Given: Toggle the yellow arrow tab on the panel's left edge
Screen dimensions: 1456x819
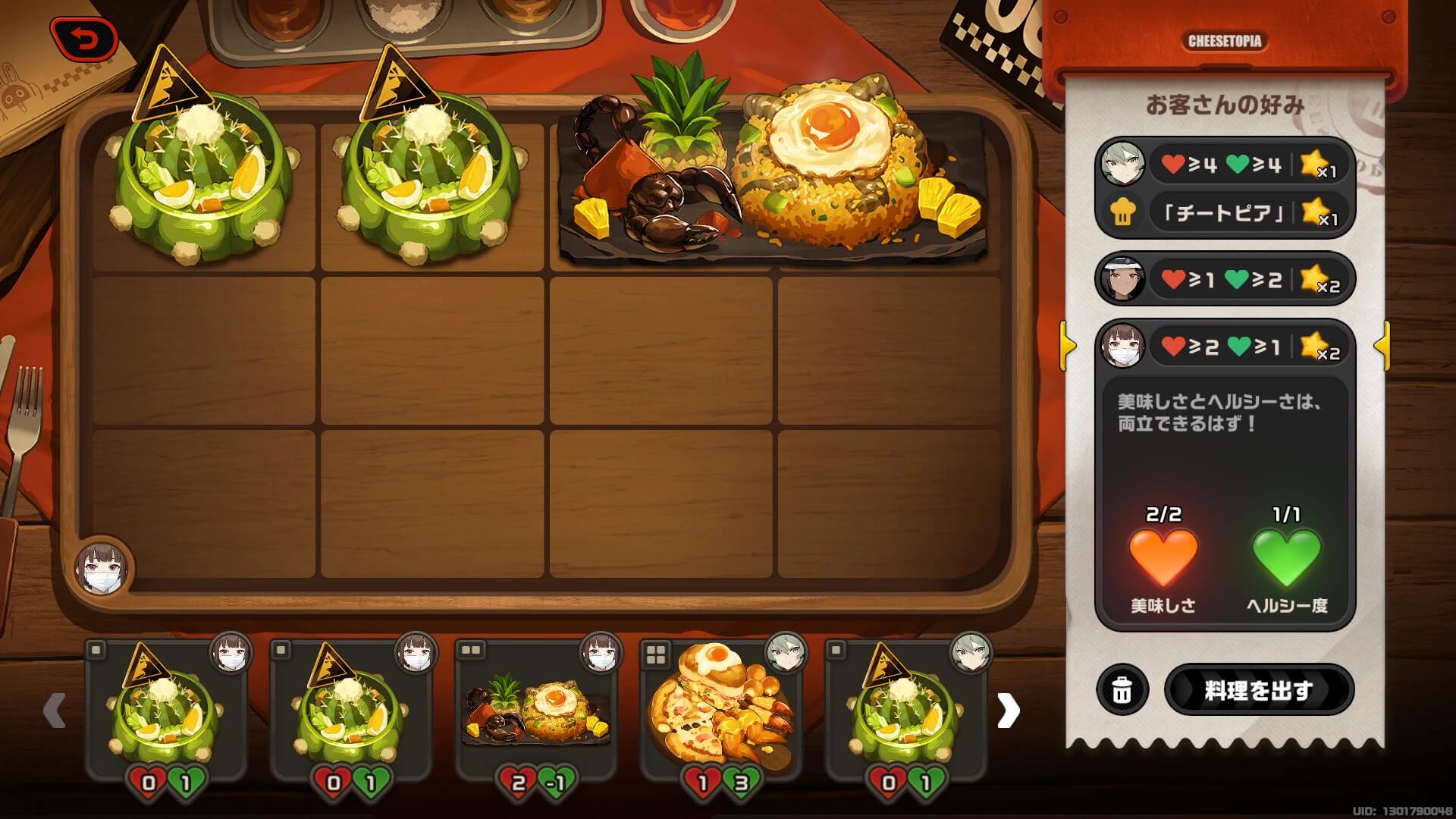Looking at the screenshot, I should click(x=1067, y=346).
